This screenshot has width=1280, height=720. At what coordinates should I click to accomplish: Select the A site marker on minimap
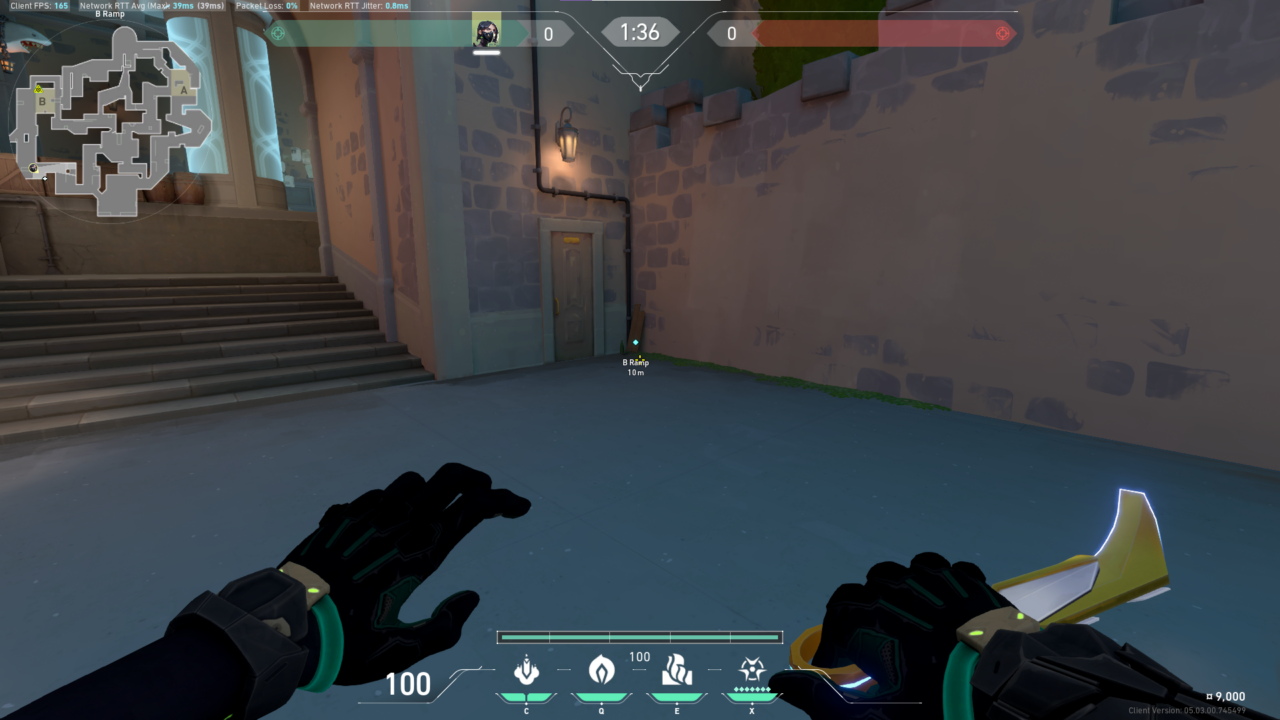pyautogui.click(x=184, y=90)
